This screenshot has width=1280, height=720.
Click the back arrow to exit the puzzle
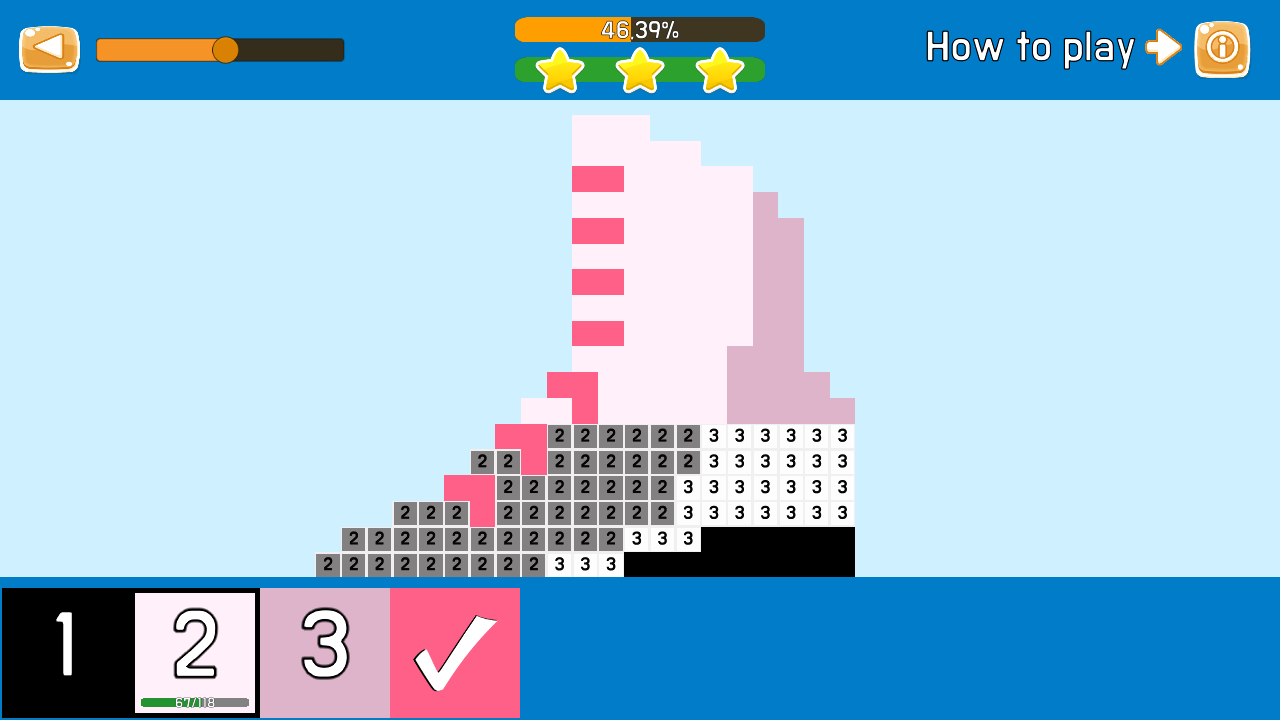tap(48, 48)
